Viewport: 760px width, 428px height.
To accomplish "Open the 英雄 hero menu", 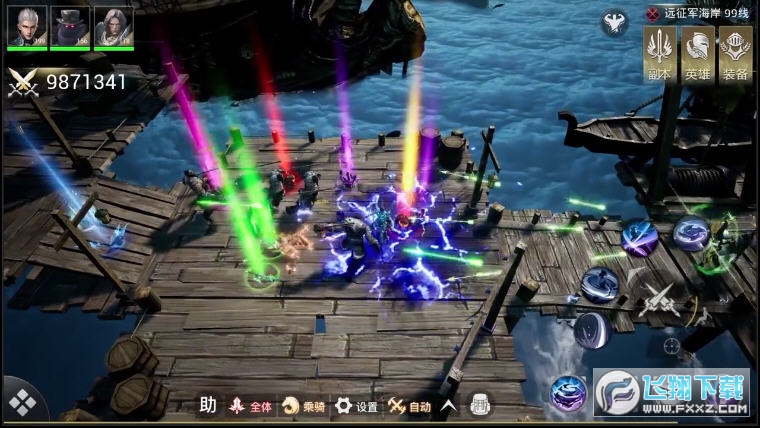I will coord(698,54).
